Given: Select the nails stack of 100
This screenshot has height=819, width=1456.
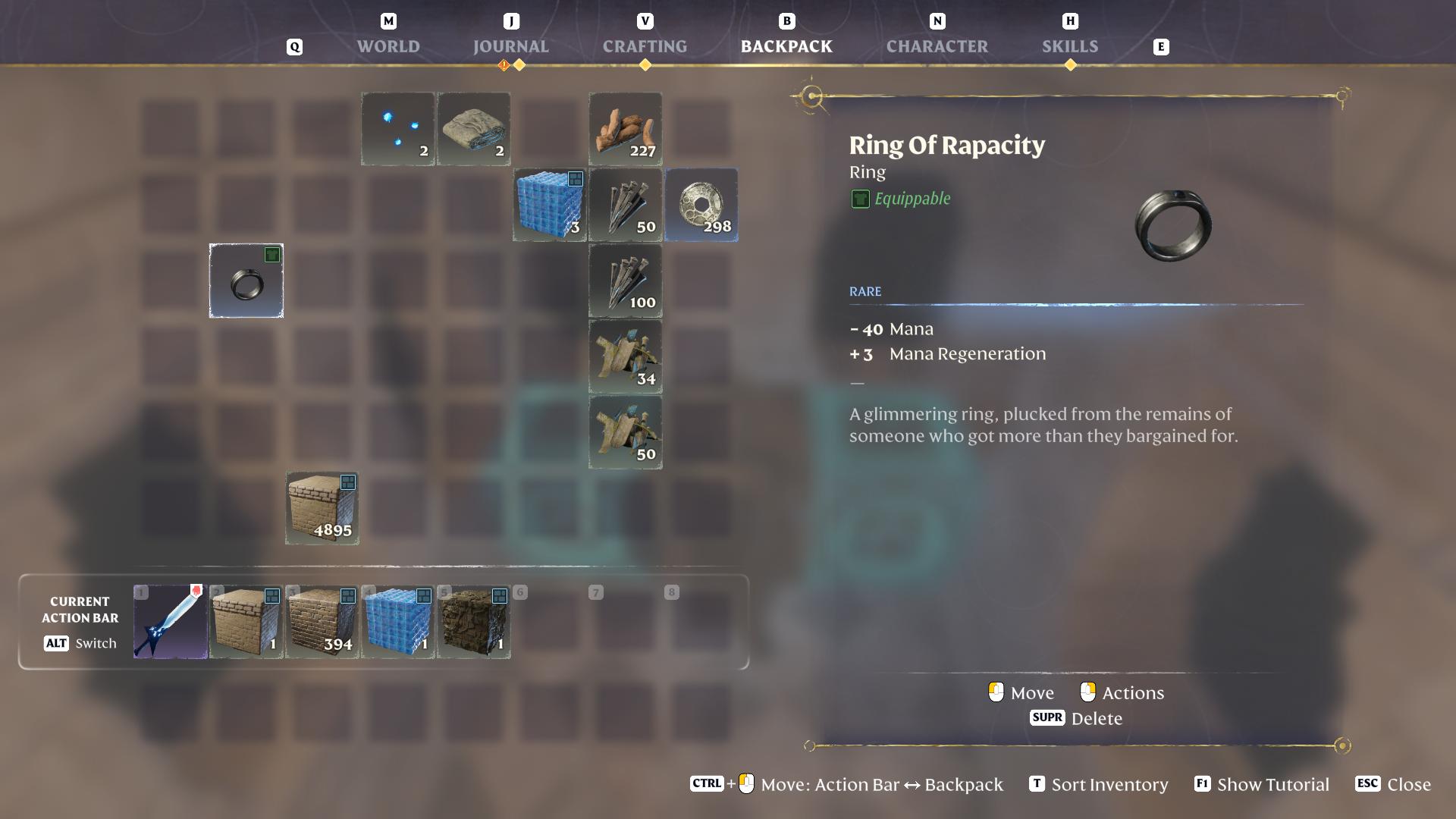Looking at the screenshot, I should (626, 281).
